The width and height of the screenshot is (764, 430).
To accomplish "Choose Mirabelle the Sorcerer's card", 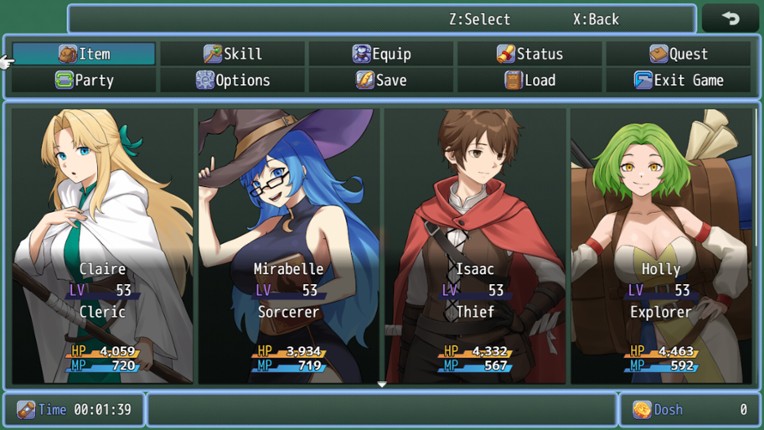I will (289, 245).
